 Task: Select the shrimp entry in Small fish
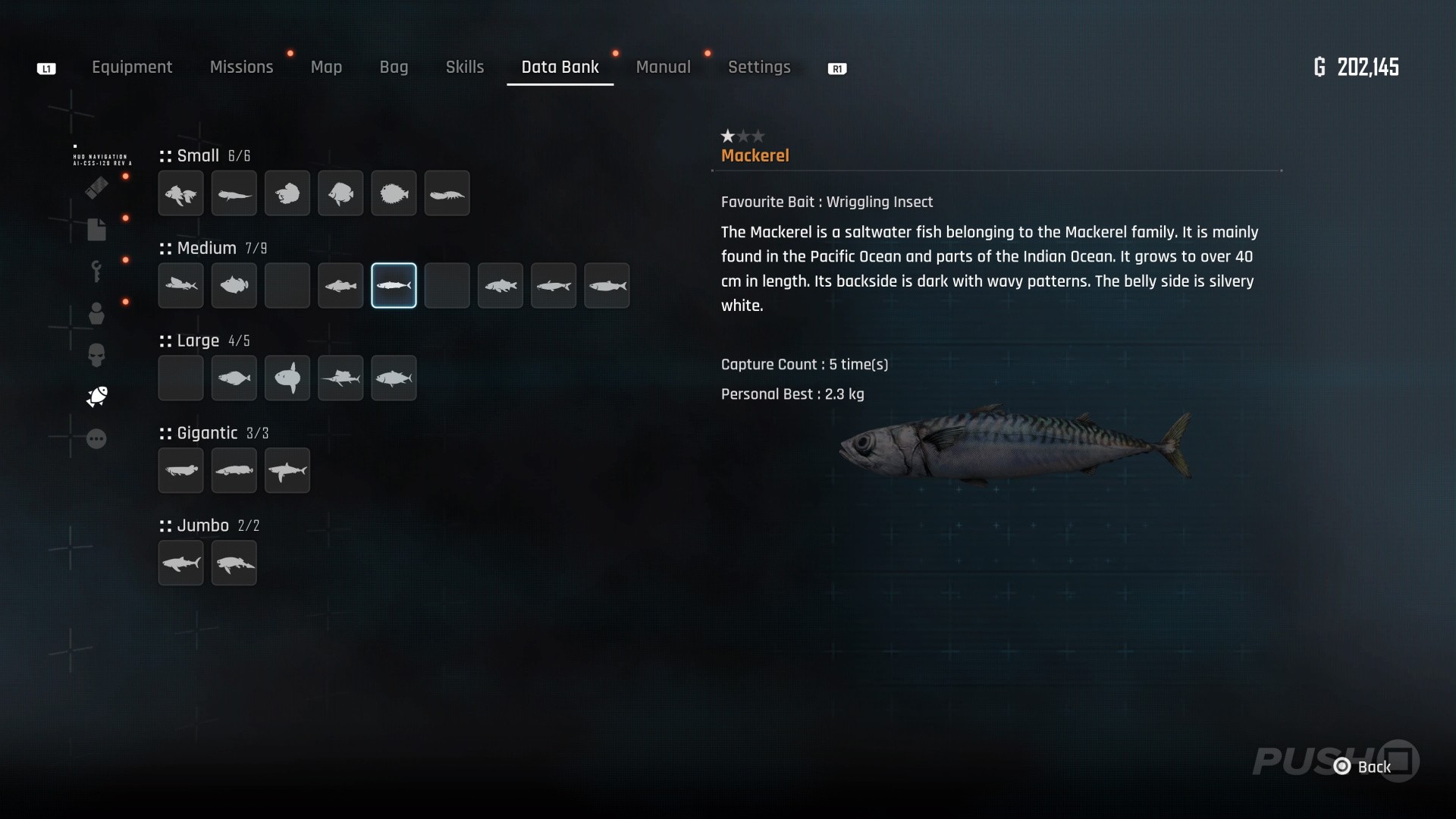(x=447, y=194)
